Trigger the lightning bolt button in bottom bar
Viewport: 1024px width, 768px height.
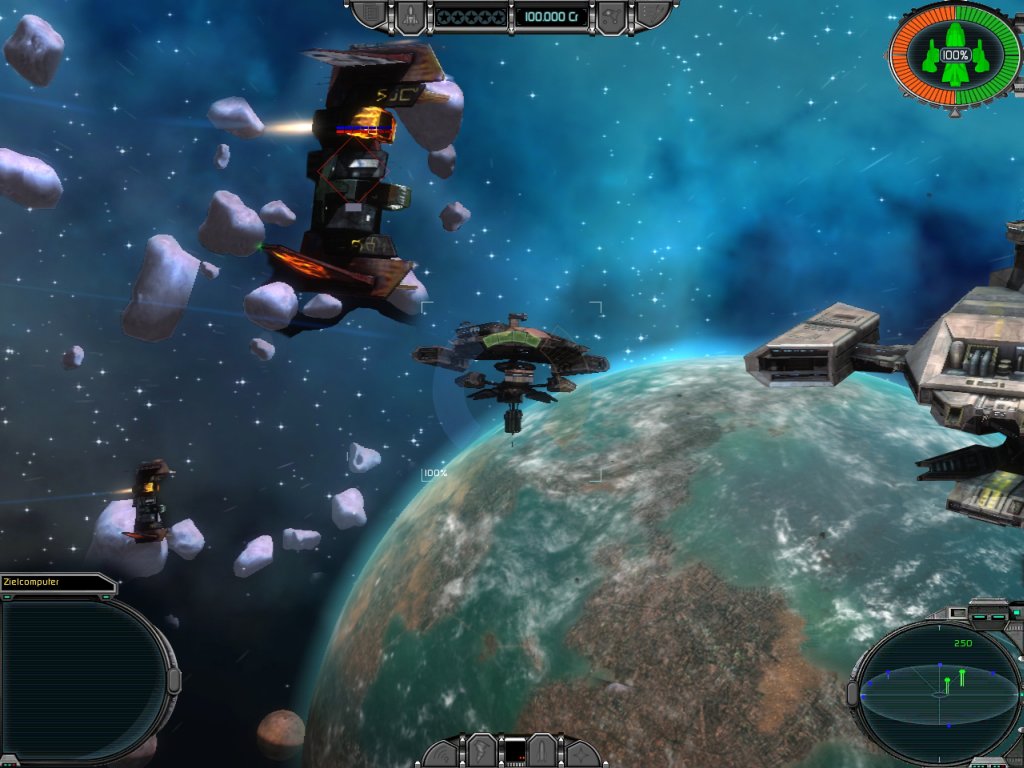(x=481, y=750)
